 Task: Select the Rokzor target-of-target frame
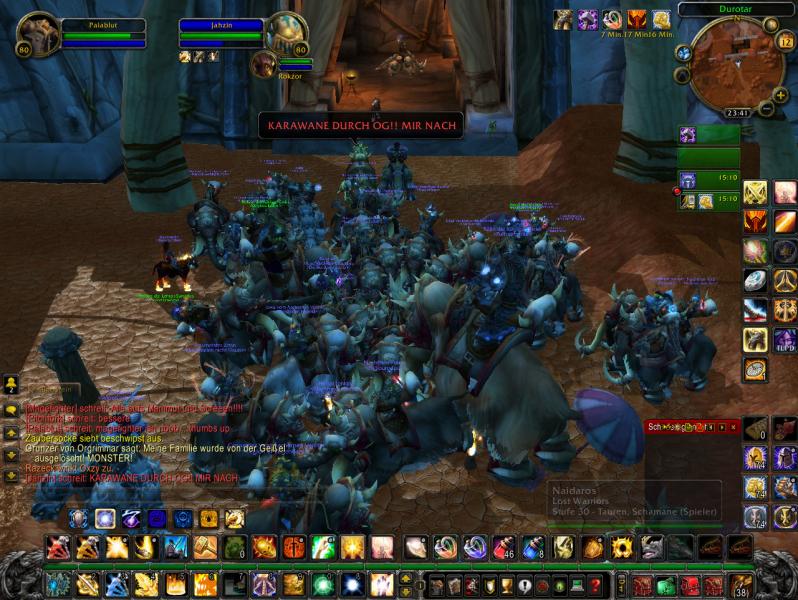(x=265, y=66)
